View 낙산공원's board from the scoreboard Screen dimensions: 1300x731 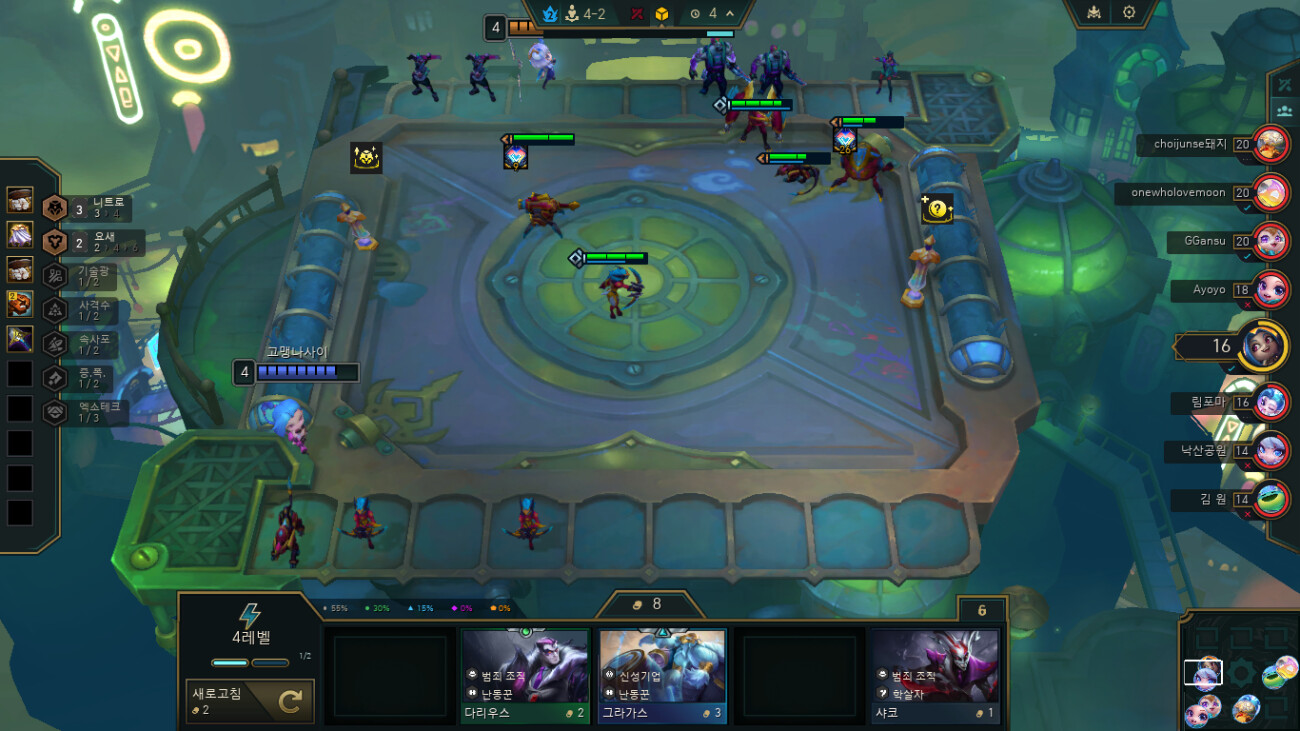pos(1271,451)
